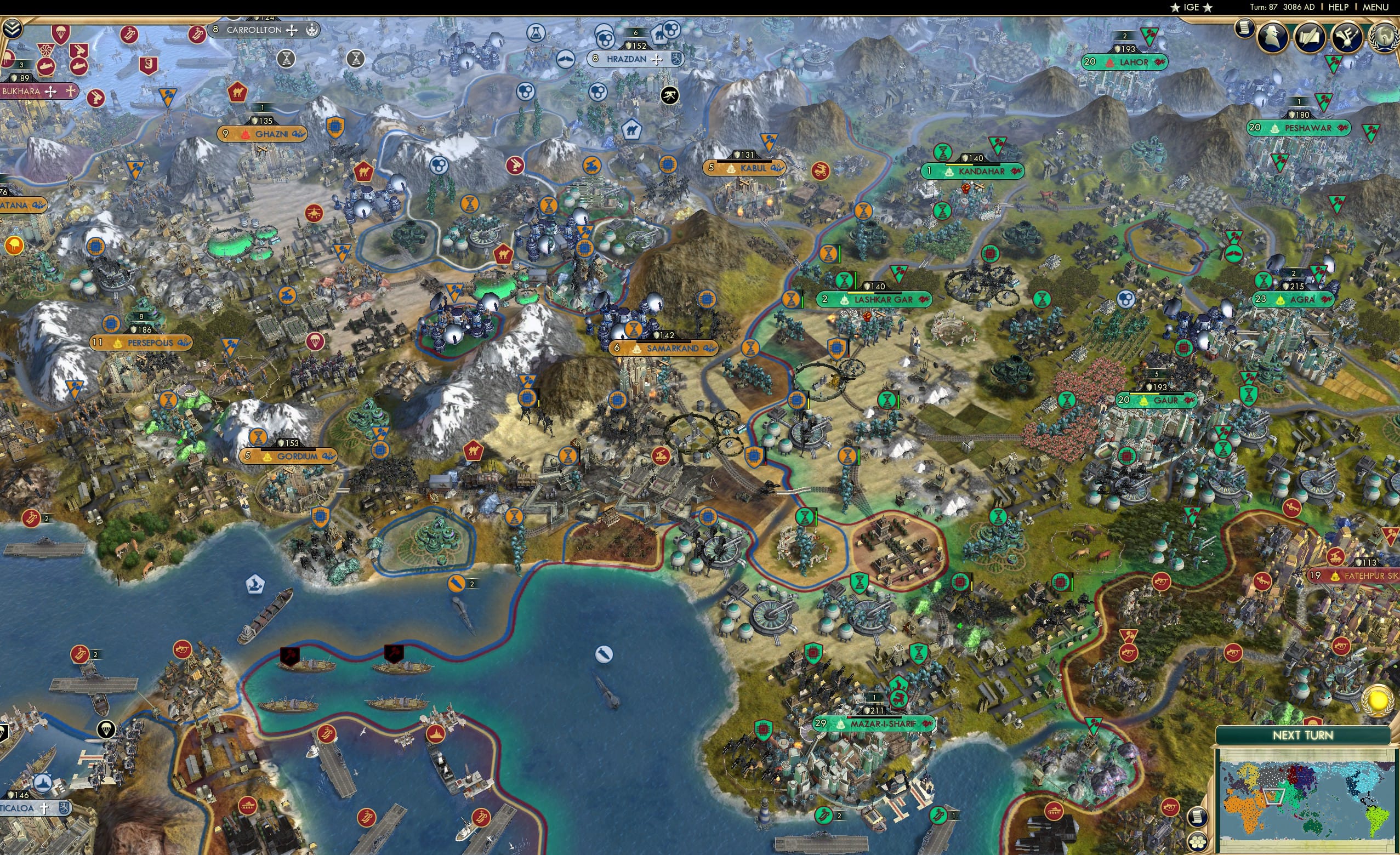This screenshot has height=855, width=1400.
Task: Open the Social Policies scroll icon
Action: click(1310, 37)
